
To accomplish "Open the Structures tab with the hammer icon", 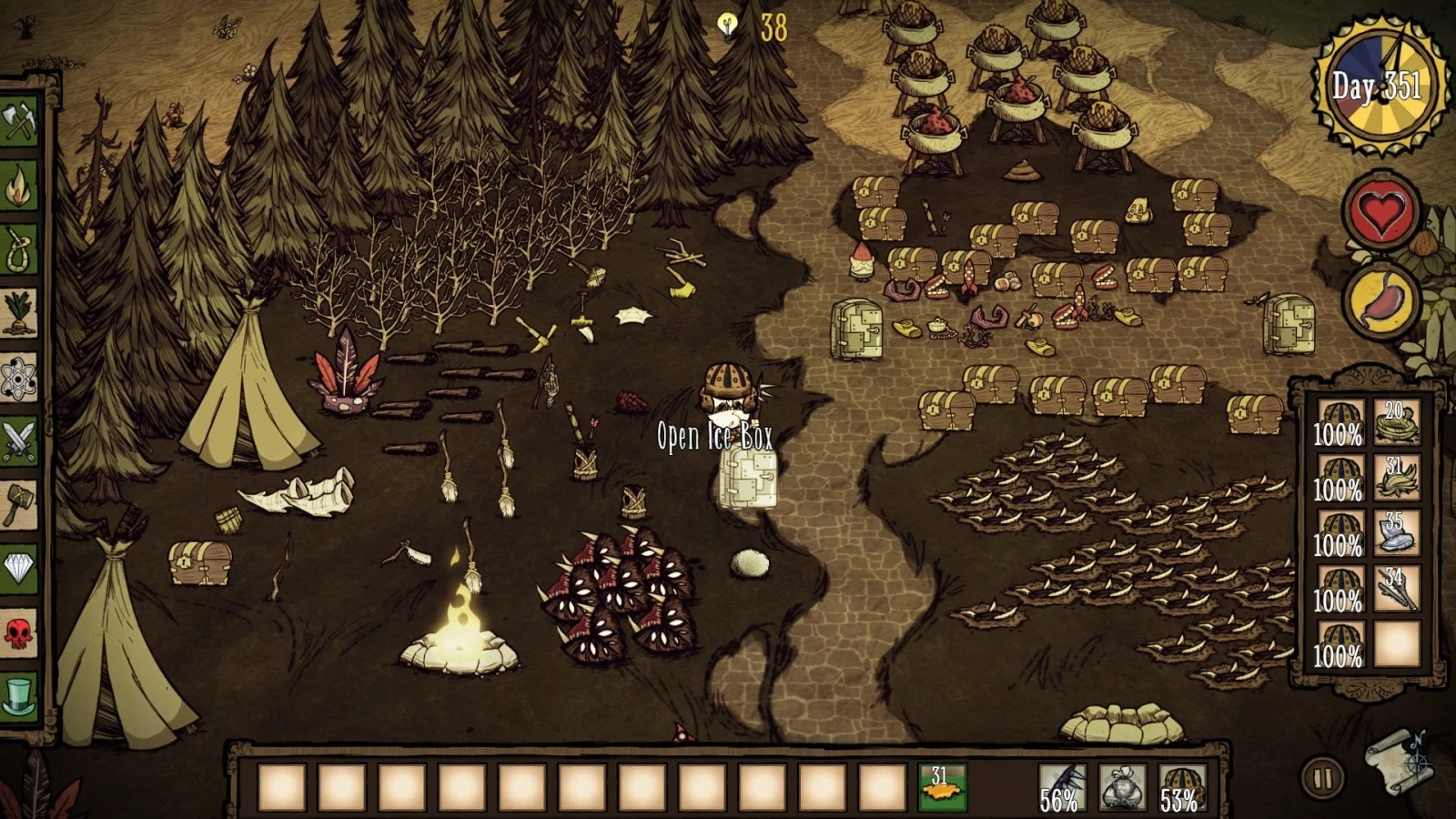I will [x=18, y=505].
